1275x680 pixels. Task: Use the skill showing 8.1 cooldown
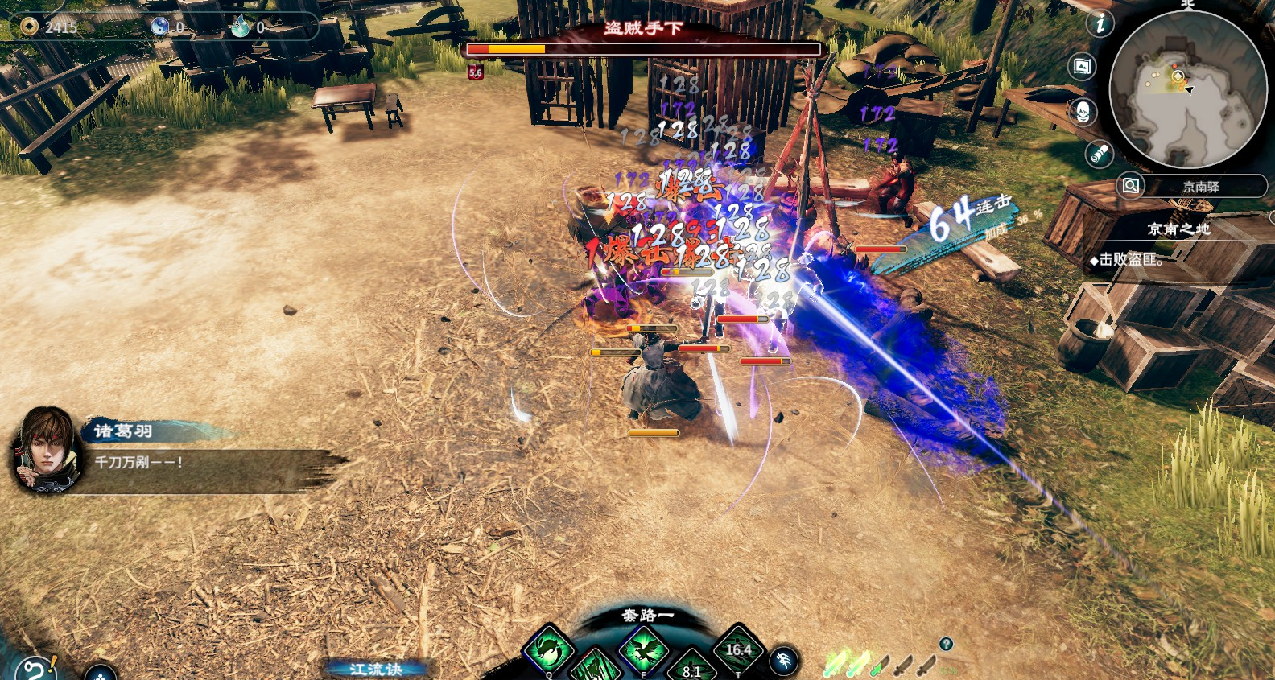(691, 668)
